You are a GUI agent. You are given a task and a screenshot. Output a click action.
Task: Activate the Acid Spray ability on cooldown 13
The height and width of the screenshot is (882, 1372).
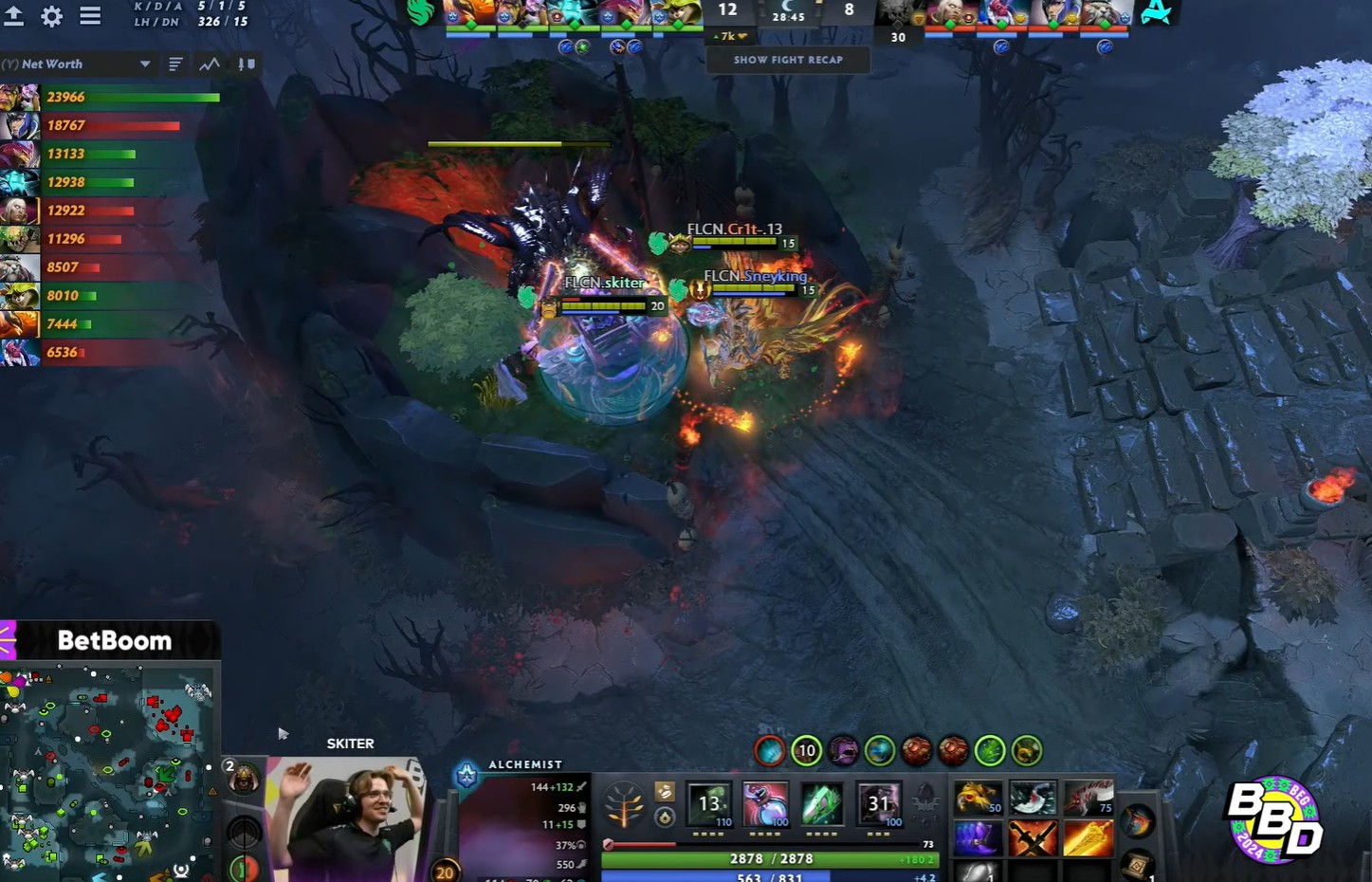[x=709, y=805]
